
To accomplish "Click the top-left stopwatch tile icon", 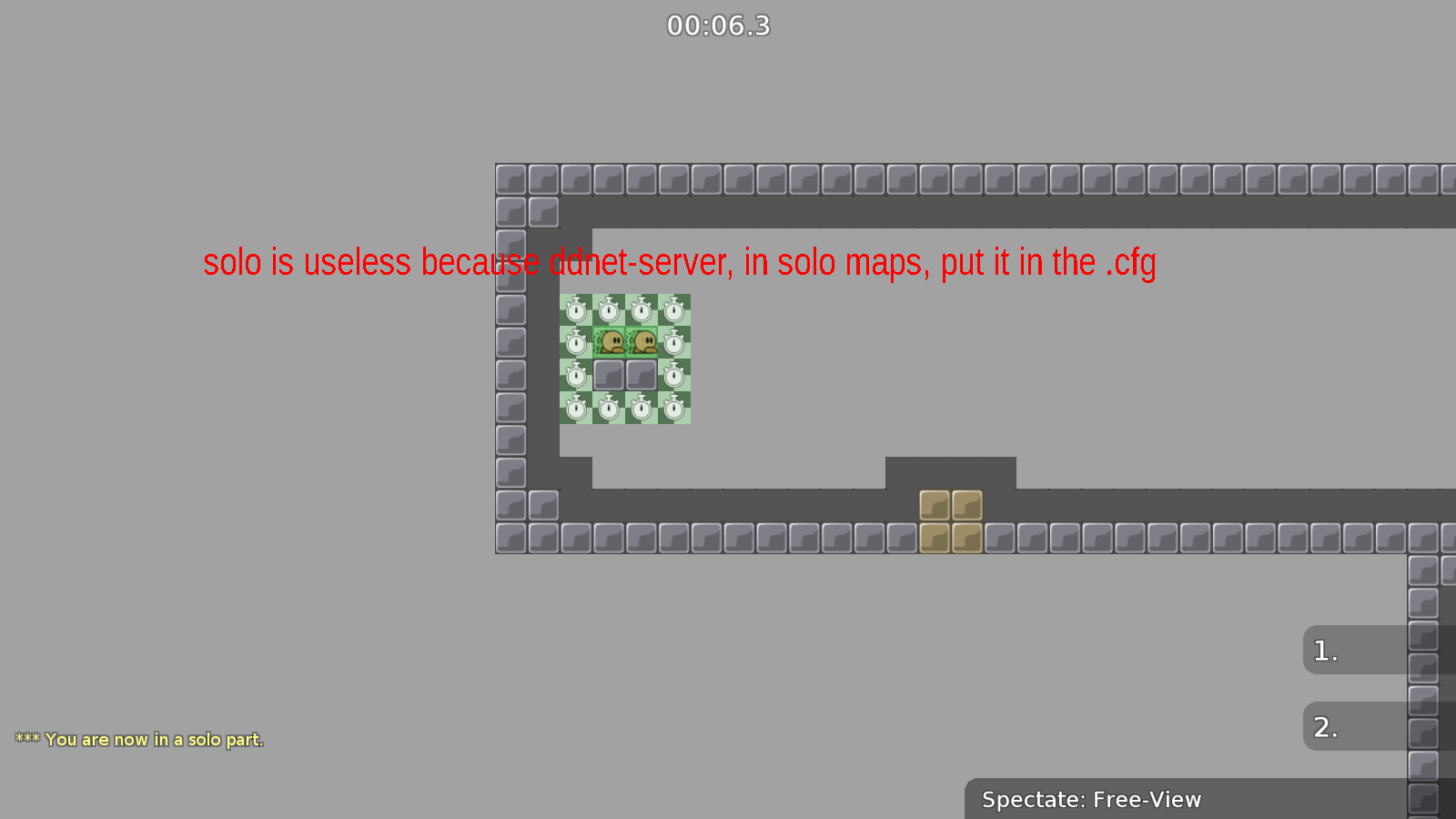I will click(x=576, y=309).
